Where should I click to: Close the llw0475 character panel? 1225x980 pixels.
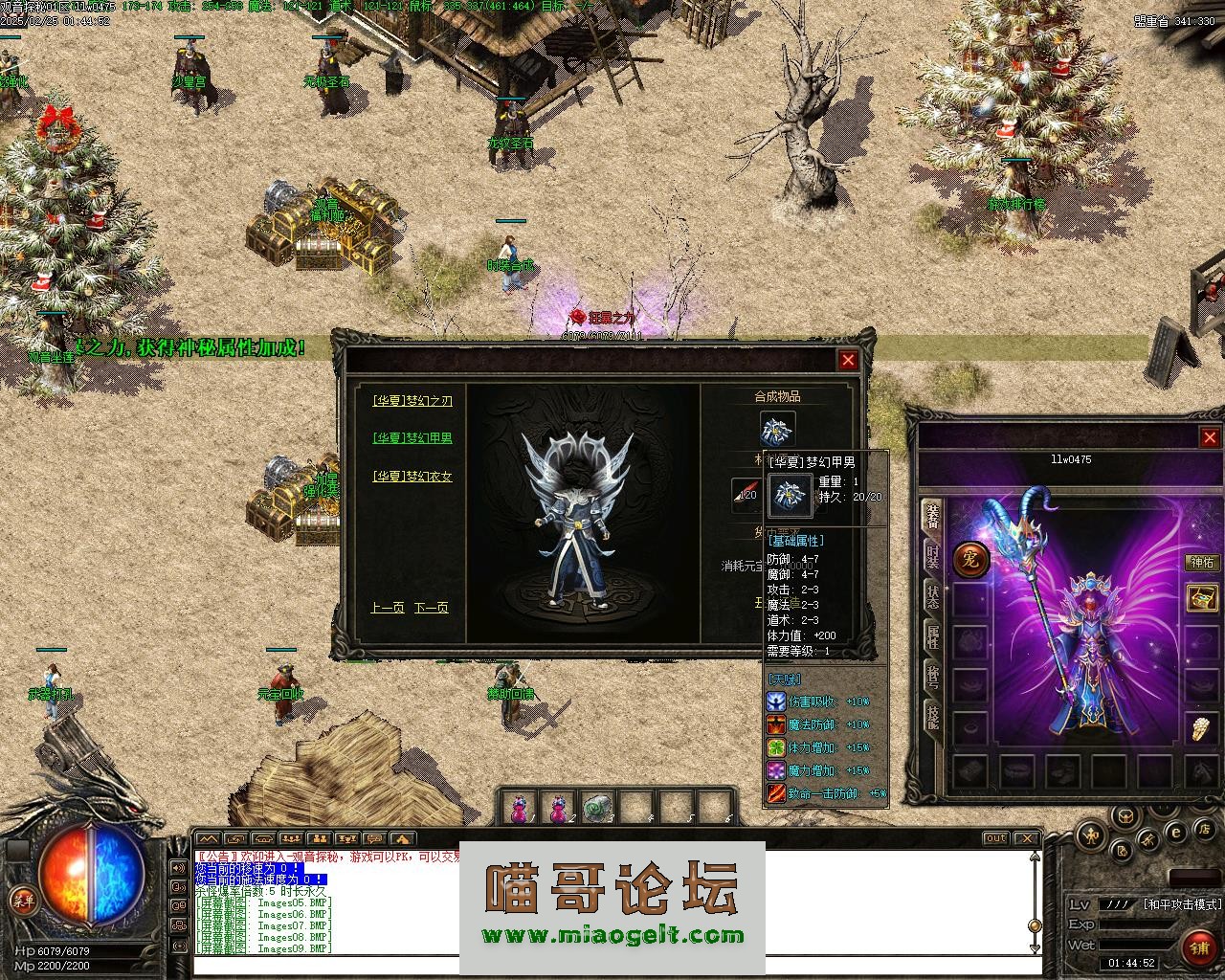tap(1209, 437)
